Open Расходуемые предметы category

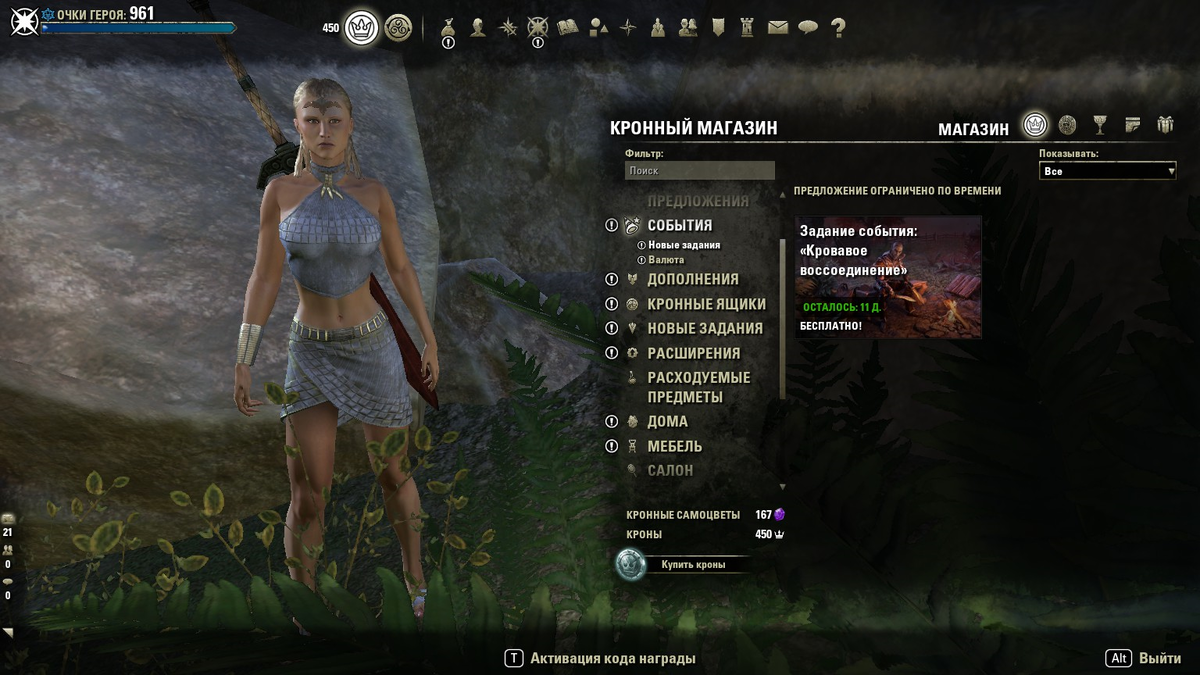click(x=698, y=387)
